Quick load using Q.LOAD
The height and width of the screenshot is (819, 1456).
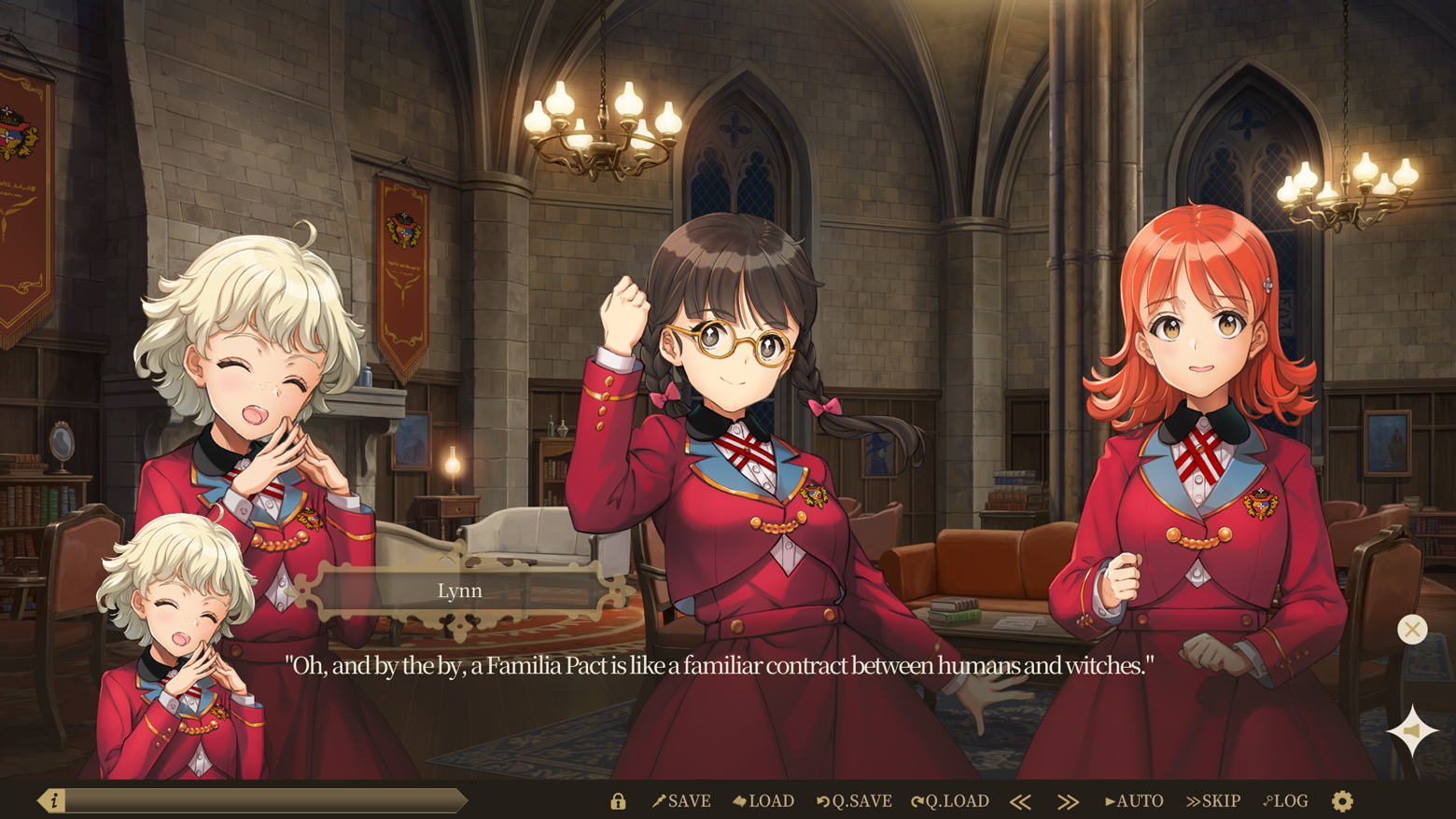pos(950,801)
